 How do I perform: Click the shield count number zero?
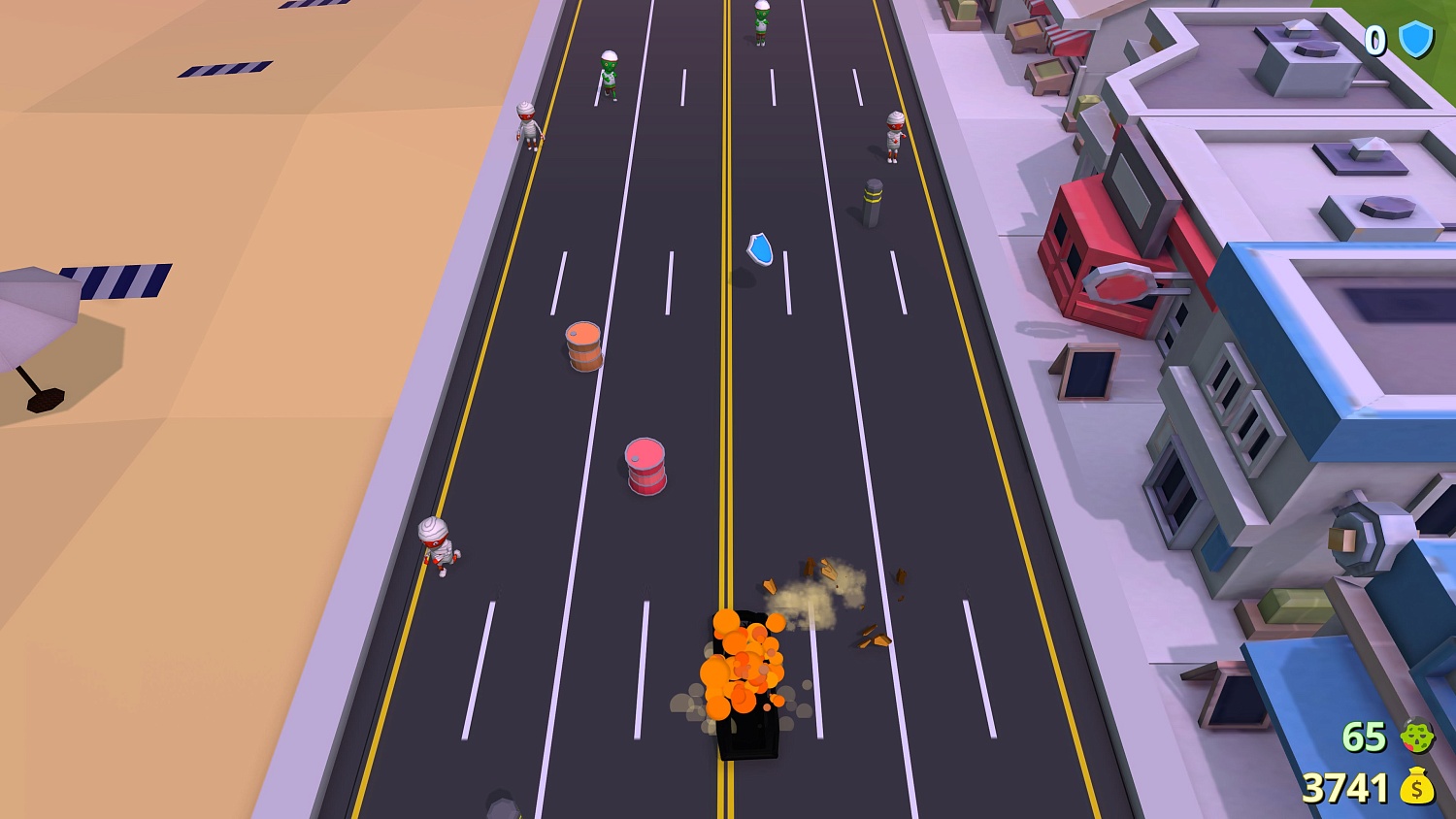point(1375,40)
